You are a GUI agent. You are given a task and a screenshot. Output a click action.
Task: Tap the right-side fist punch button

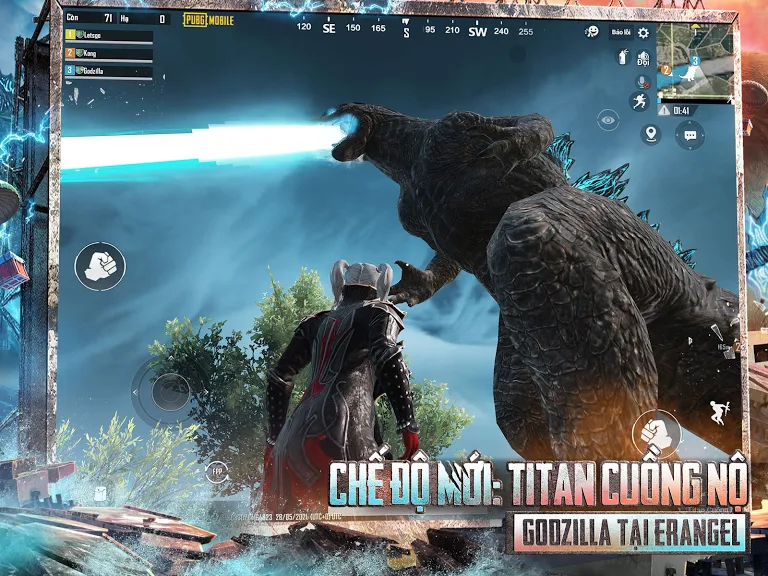coord(656,434)
